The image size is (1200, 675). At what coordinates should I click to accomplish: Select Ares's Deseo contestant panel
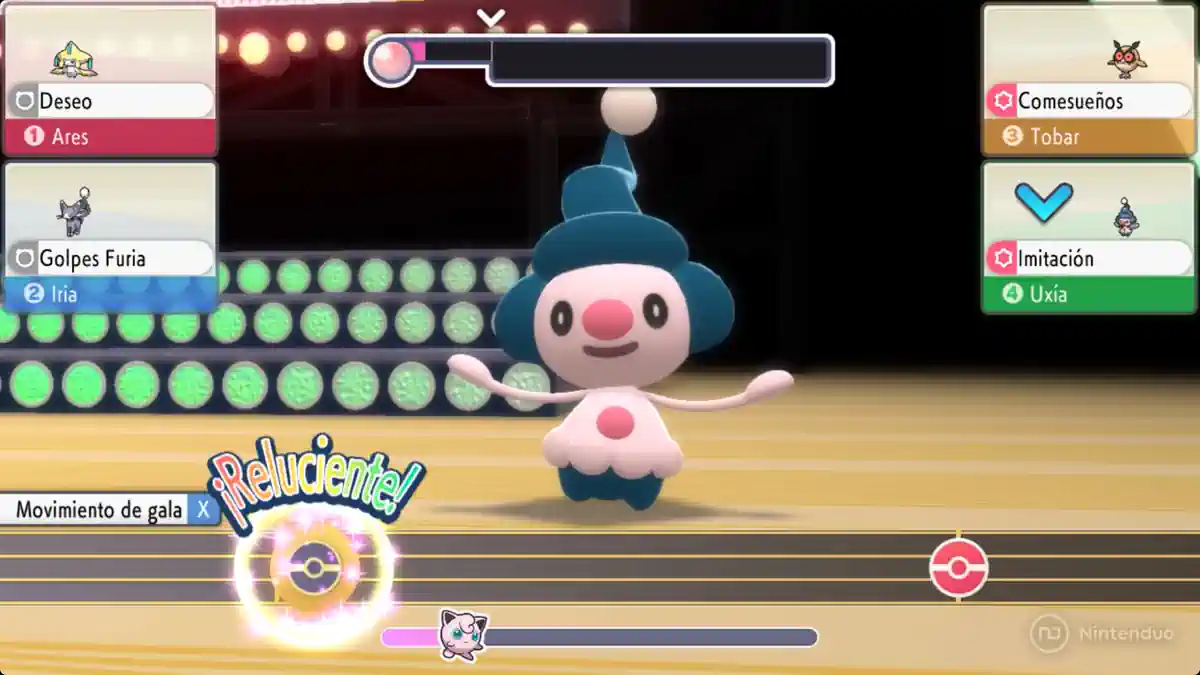pyautogui.click(x=110, y=81)
